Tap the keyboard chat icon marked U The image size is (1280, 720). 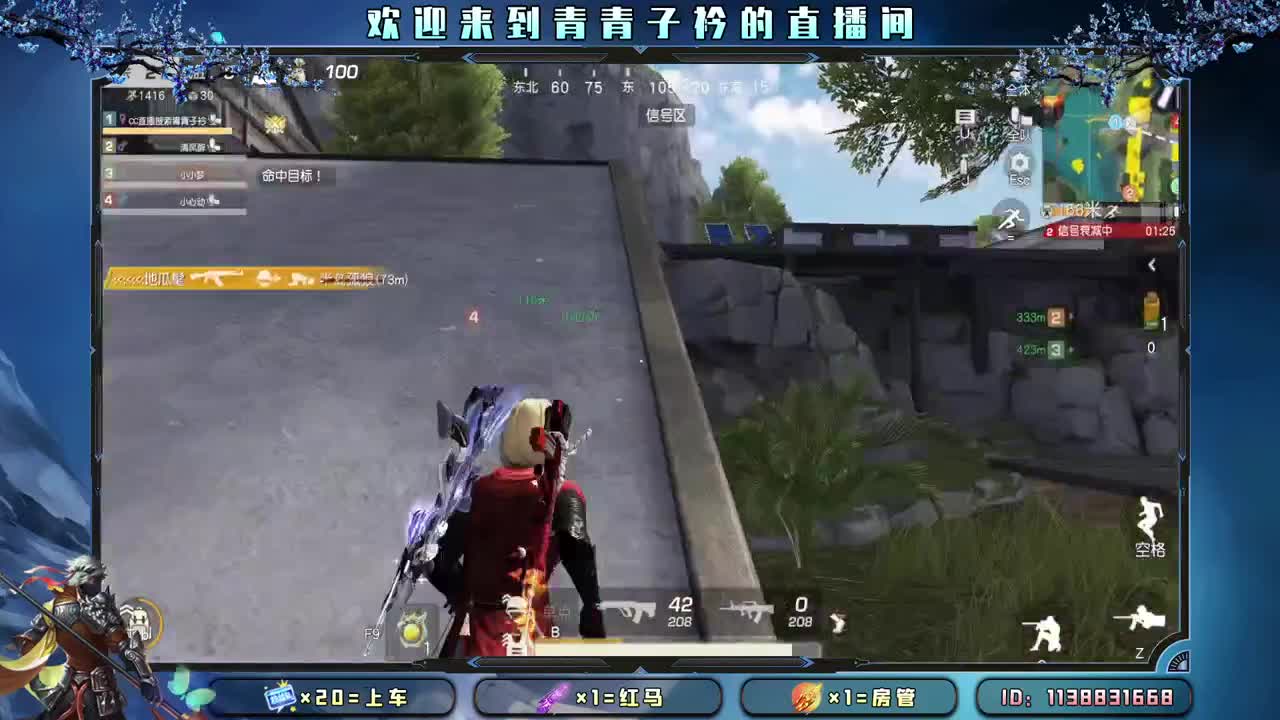(965, 117)
